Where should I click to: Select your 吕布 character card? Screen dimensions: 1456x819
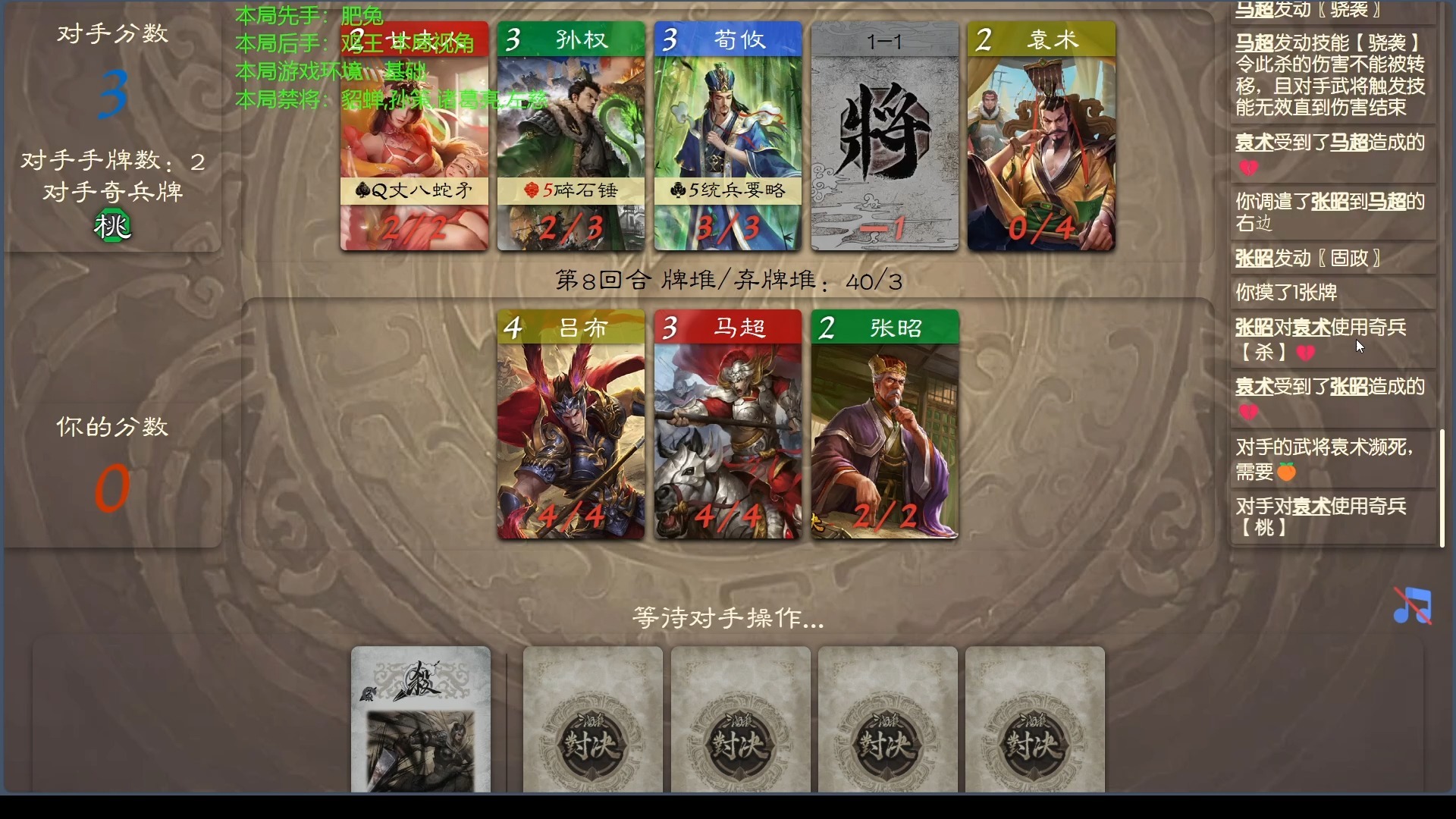pos(572,425)
